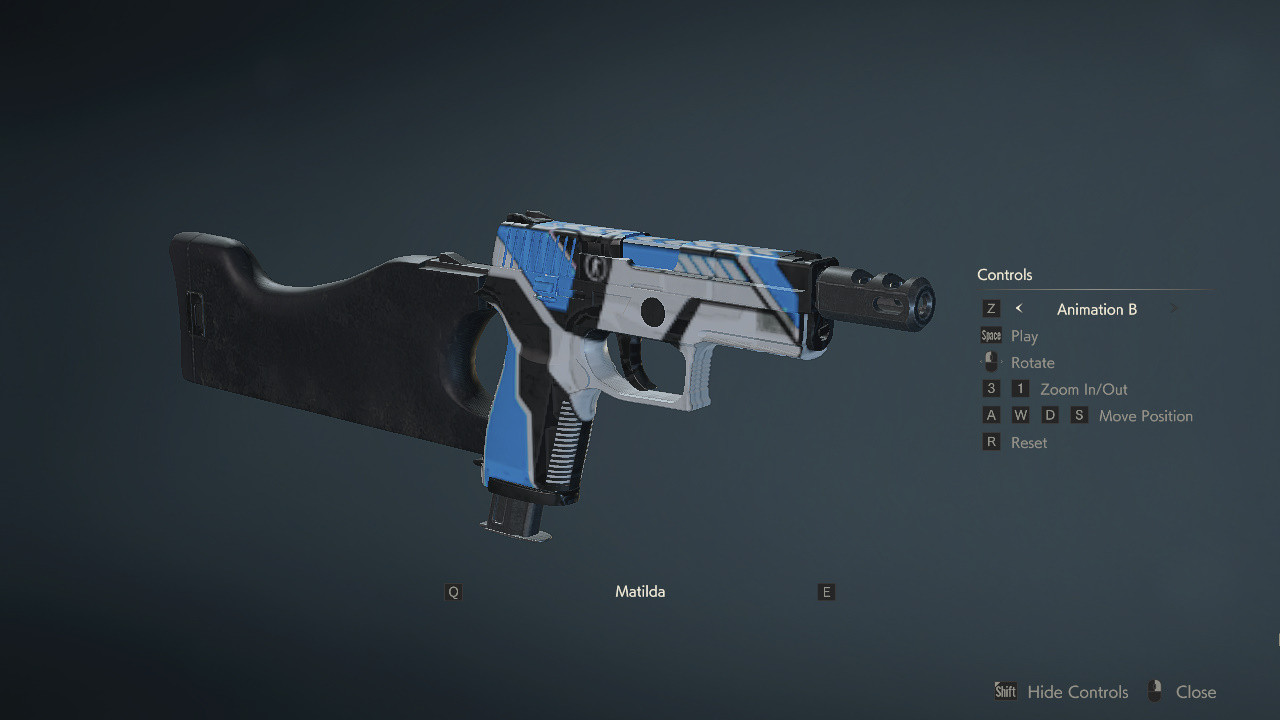This screenshot has height=720, width=1280.
Task: Click the E key icon for next weapon
Action: (826, 592)
